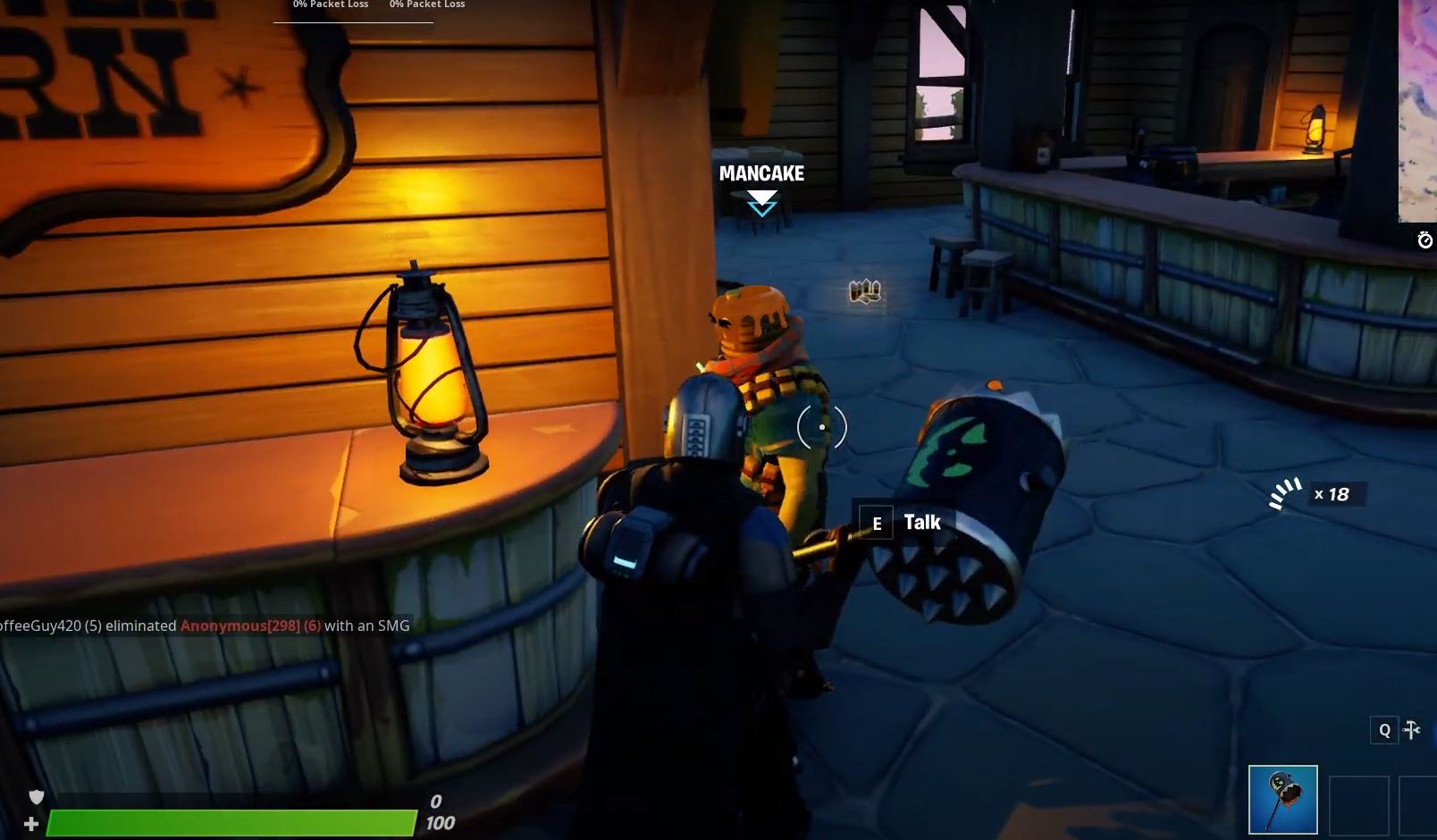Click the plus icon below the shield icon
1437x840 pixels.
[30, 821]
